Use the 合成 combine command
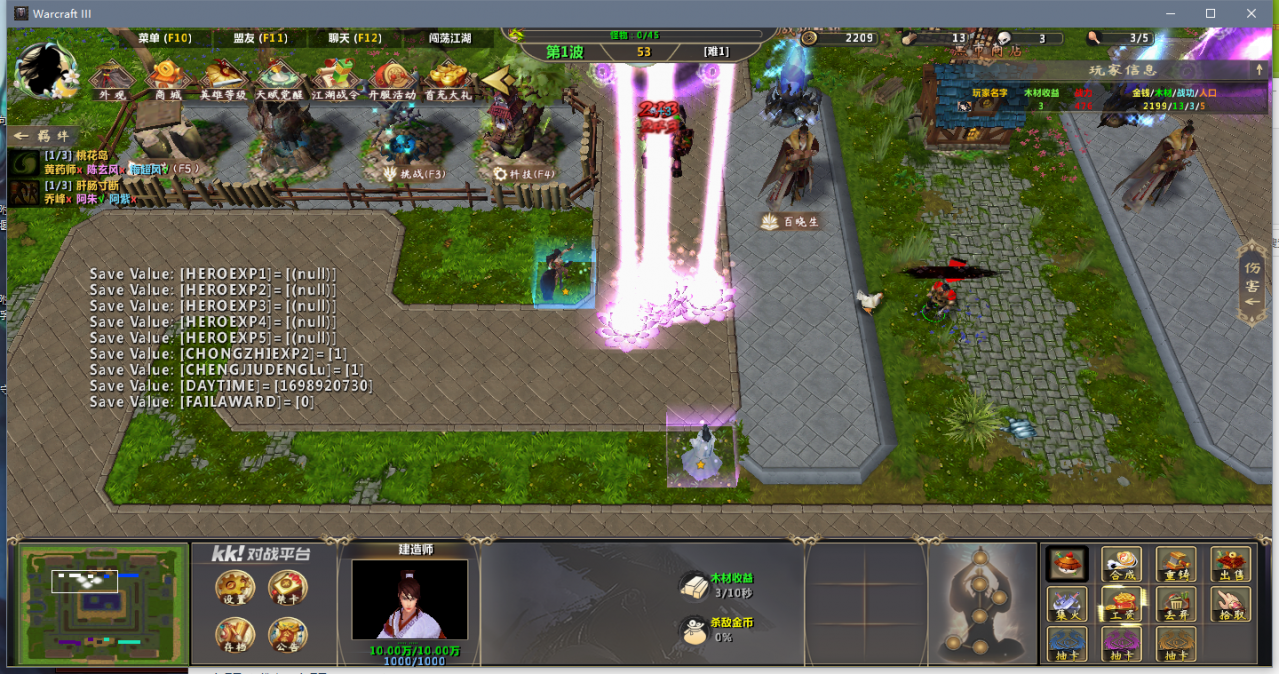 click(1122, 565)
